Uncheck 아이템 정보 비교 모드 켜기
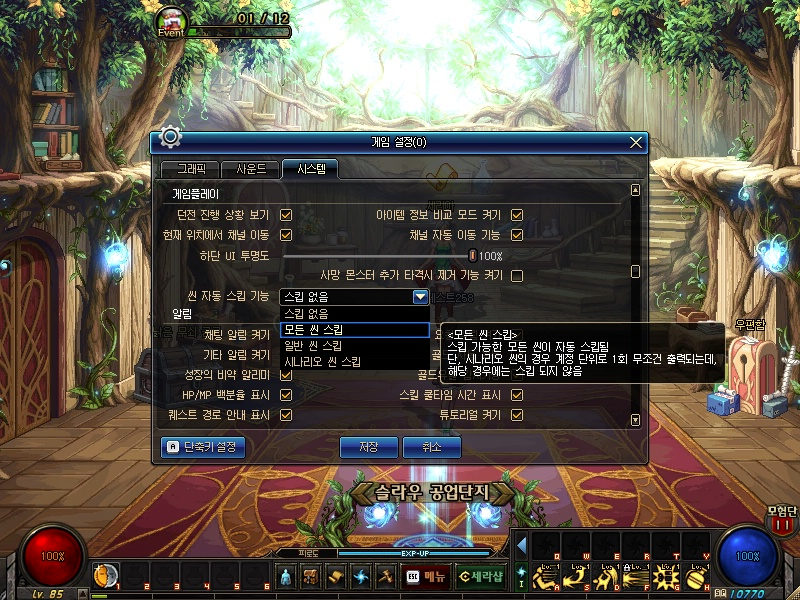800x600 pixels. coord(517,215)
